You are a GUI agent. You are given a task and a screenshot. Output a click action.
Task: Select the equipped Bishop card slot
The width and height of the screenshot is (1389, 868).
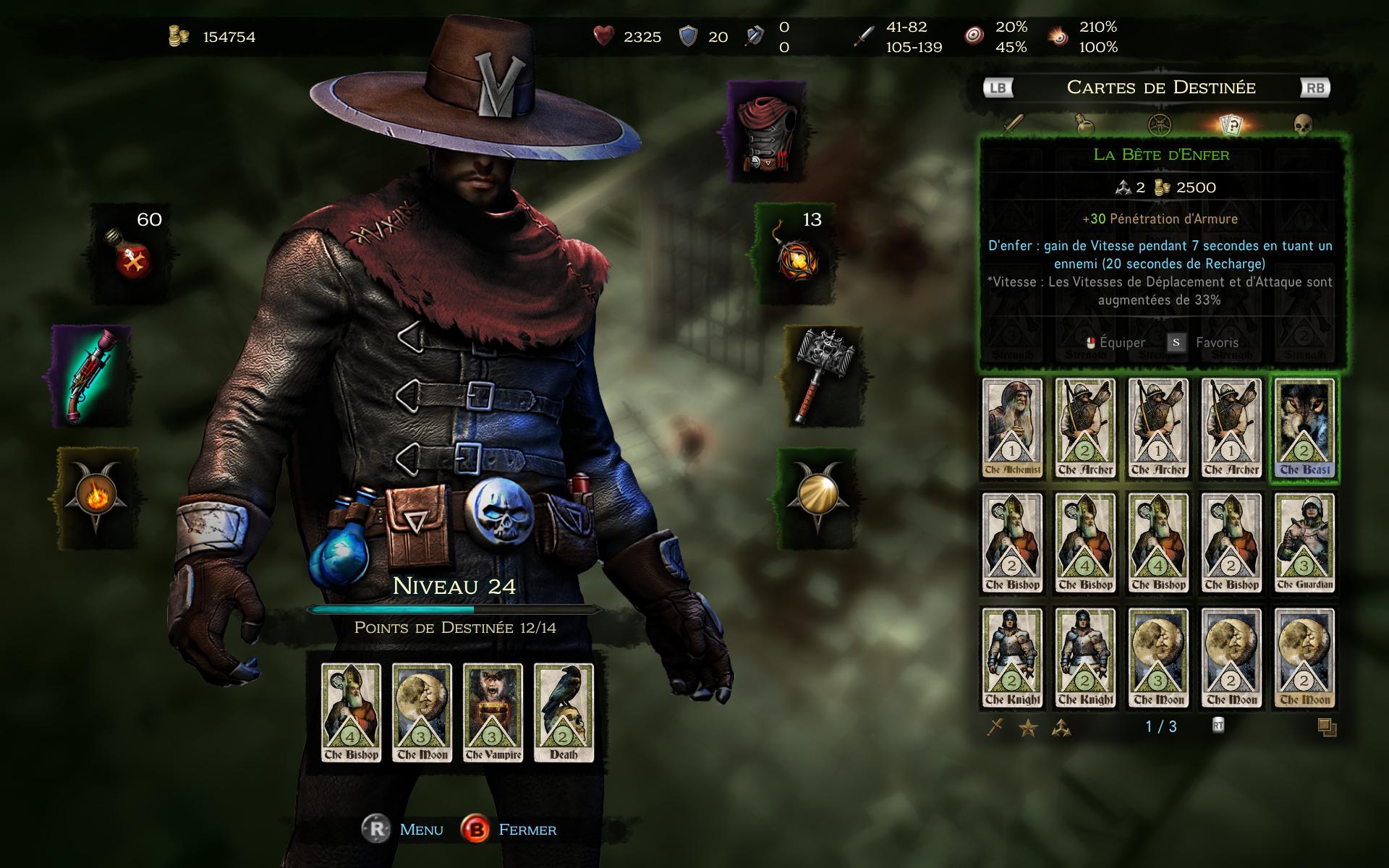click(351, 712)
